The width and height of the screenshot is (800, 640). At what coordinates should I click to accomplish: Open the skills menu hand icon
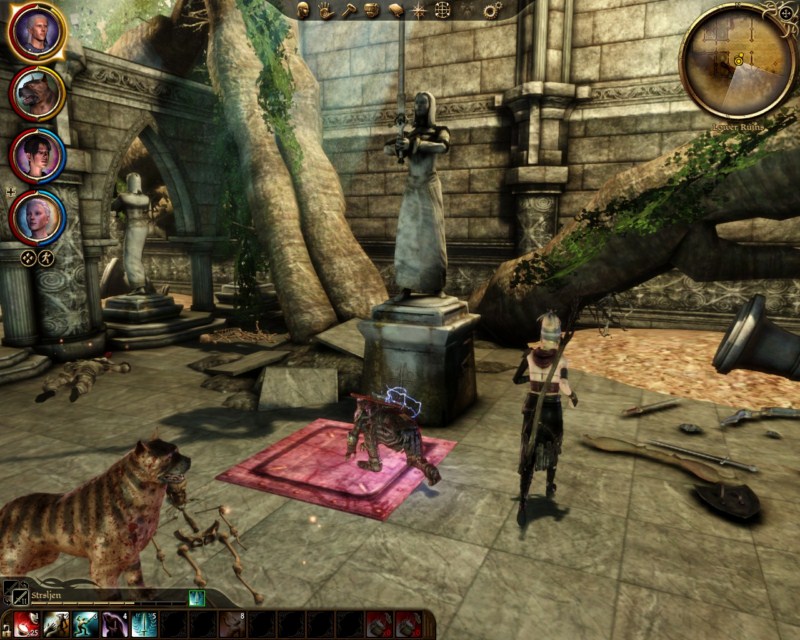point(327,10)
